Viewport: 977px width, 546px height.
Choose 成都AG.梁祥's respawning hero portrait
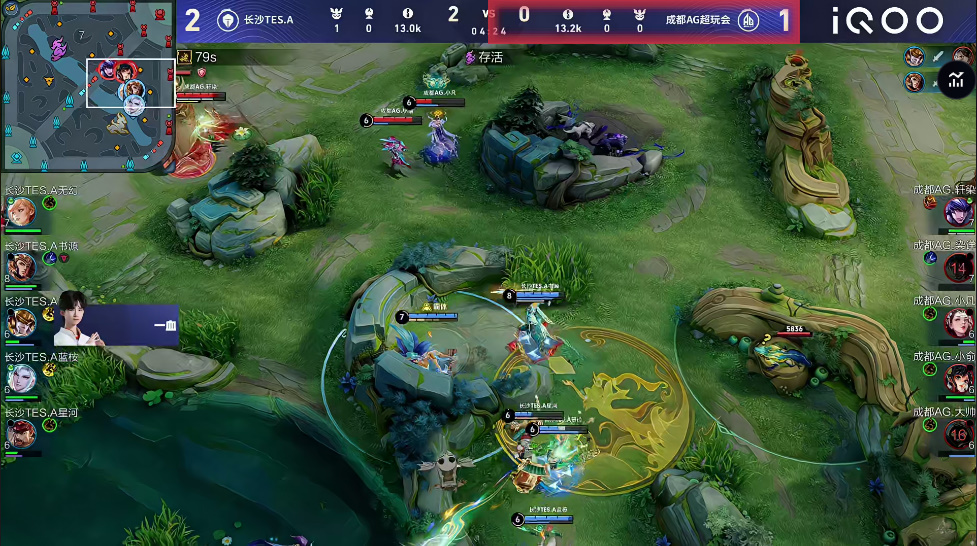959,267
